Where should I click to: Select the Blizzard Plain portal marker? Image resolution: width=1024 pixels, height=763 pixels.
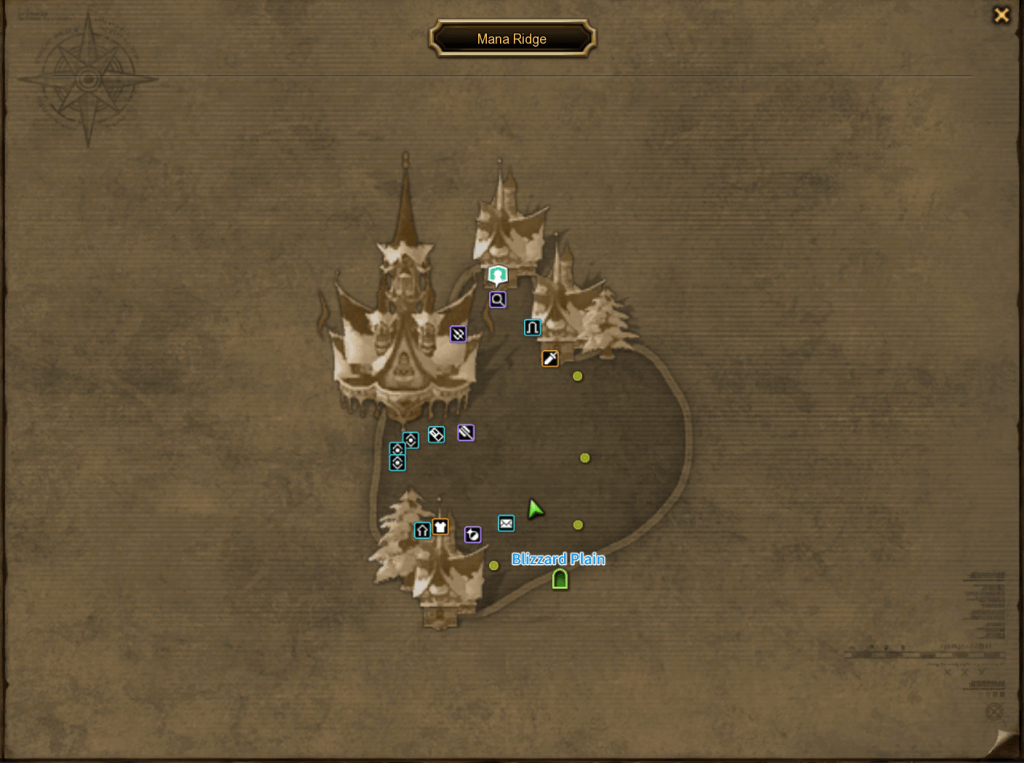tap(560, 579)
